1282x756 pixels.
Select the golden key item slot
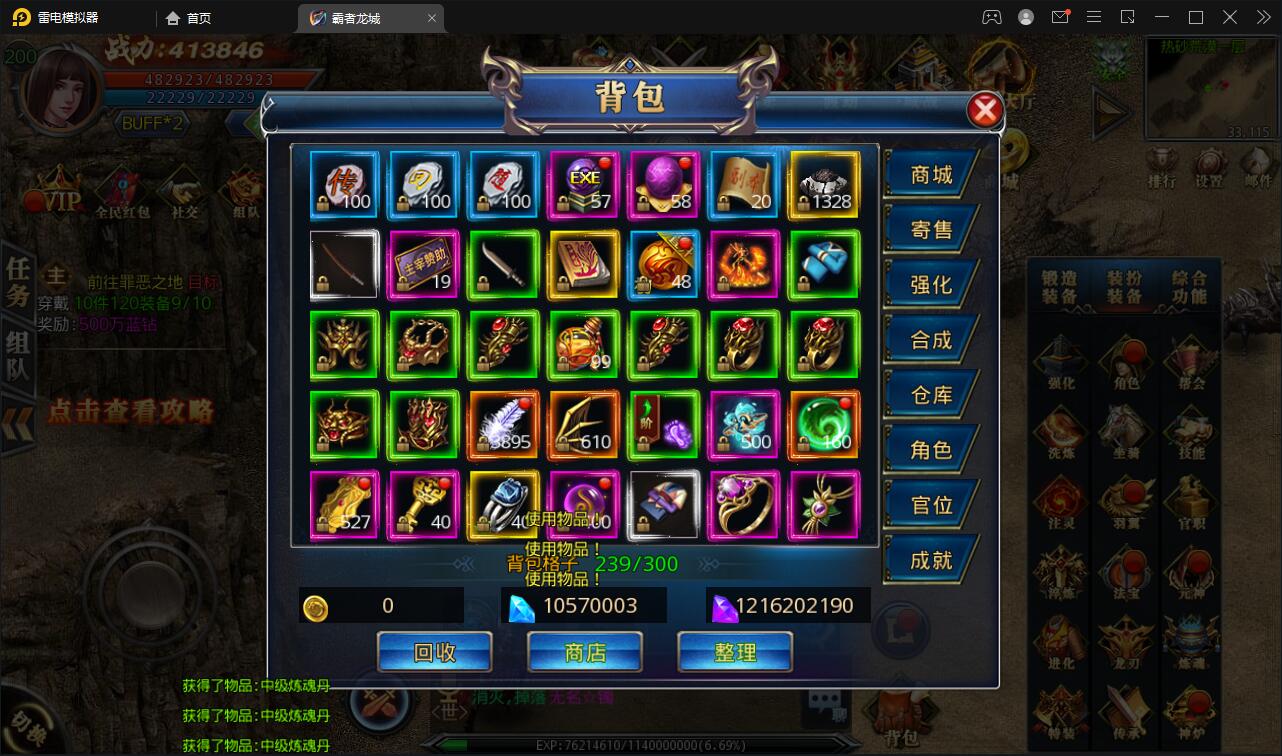[x=424, y=505]
